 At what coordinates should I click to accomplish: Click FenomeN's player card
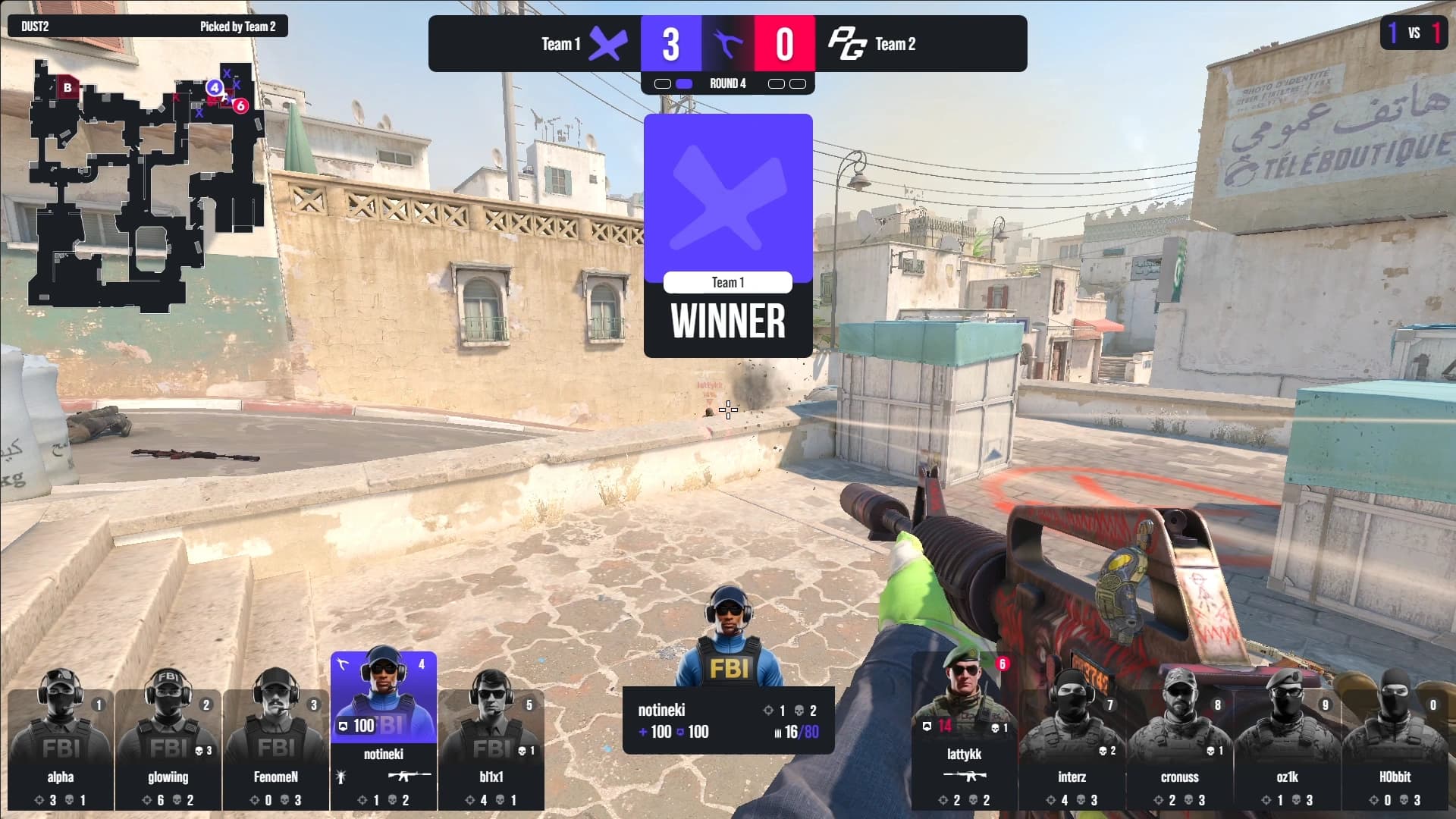click(276, 747)
